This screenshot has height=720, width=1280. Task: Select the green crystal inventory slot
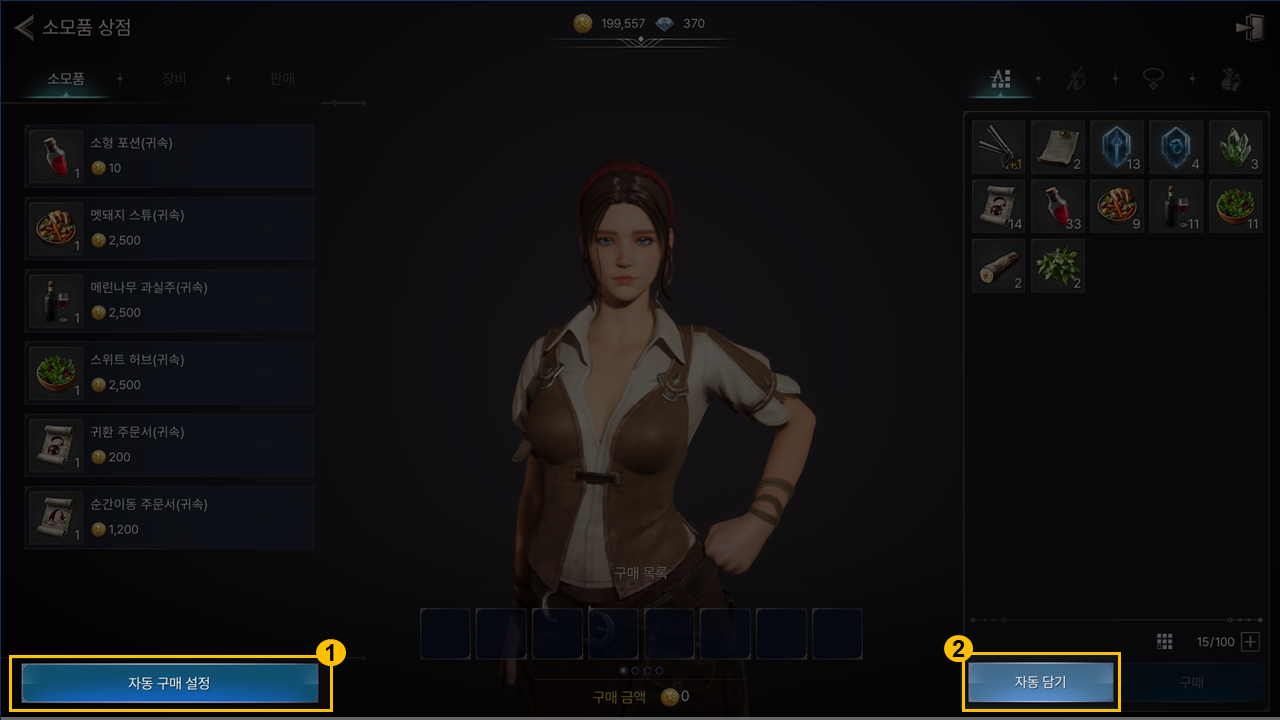click(1235, 147)
